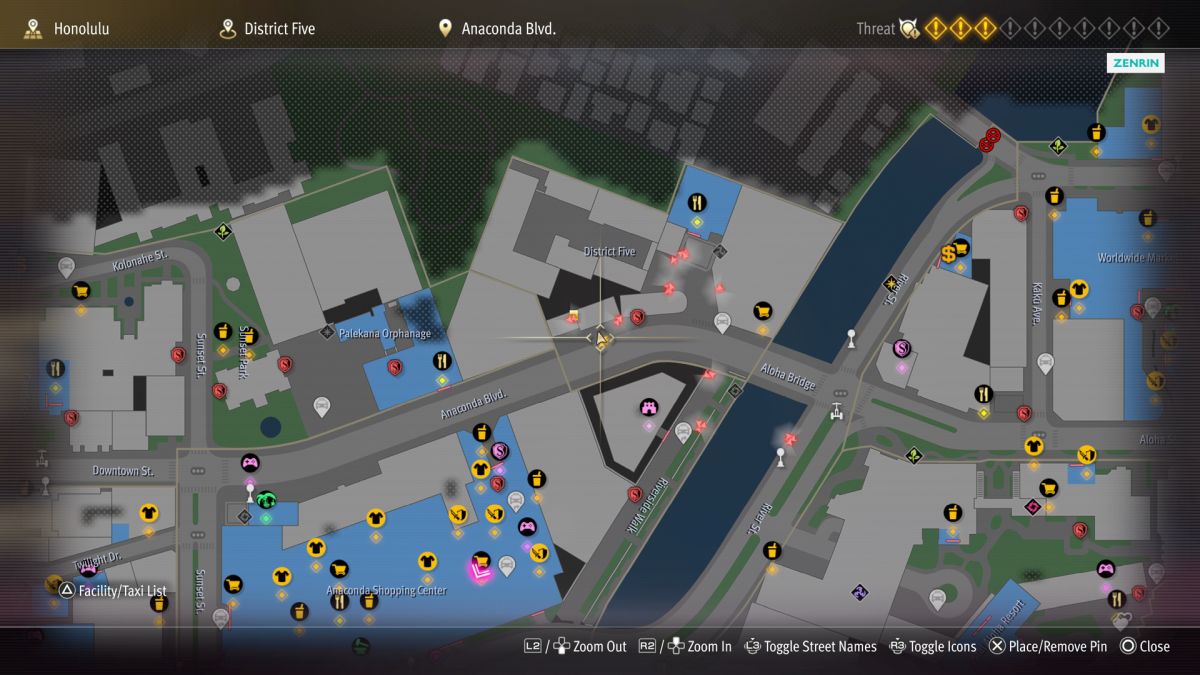Click the ZENRIN map provider logo
Viewport: 1200px width, 675px height.
(1136, 63)
